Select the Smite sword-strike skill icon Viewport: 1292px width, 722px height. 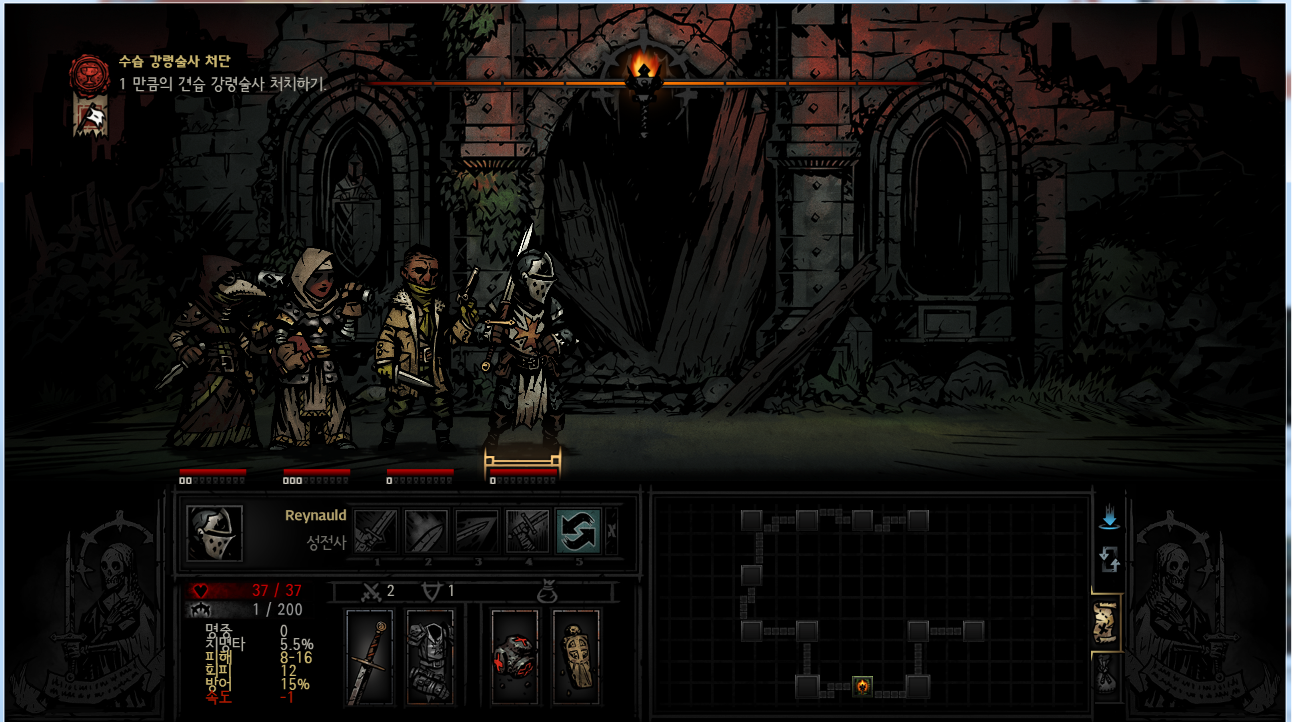pos(376,531)
